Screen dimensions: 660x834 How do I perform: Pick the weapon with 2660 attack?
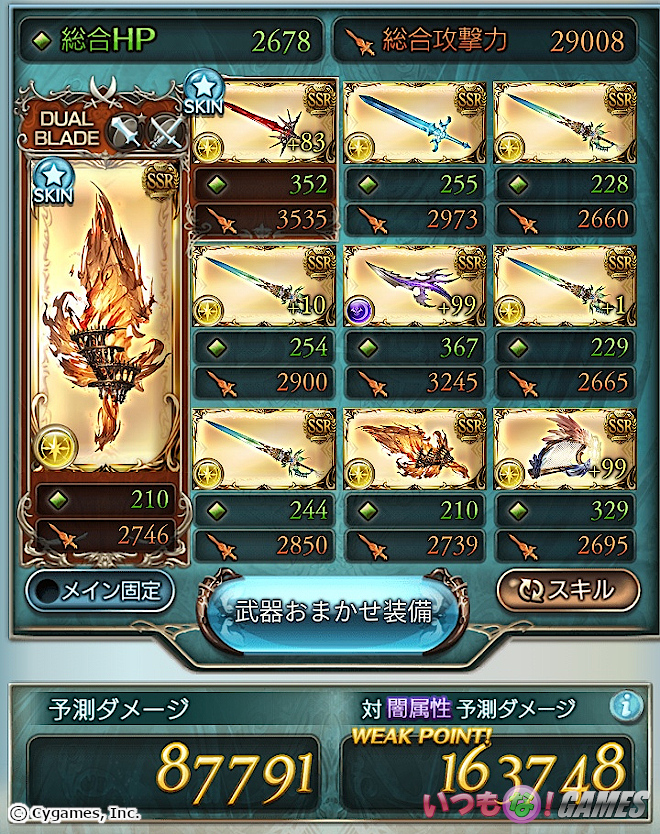tap(565, 125)
